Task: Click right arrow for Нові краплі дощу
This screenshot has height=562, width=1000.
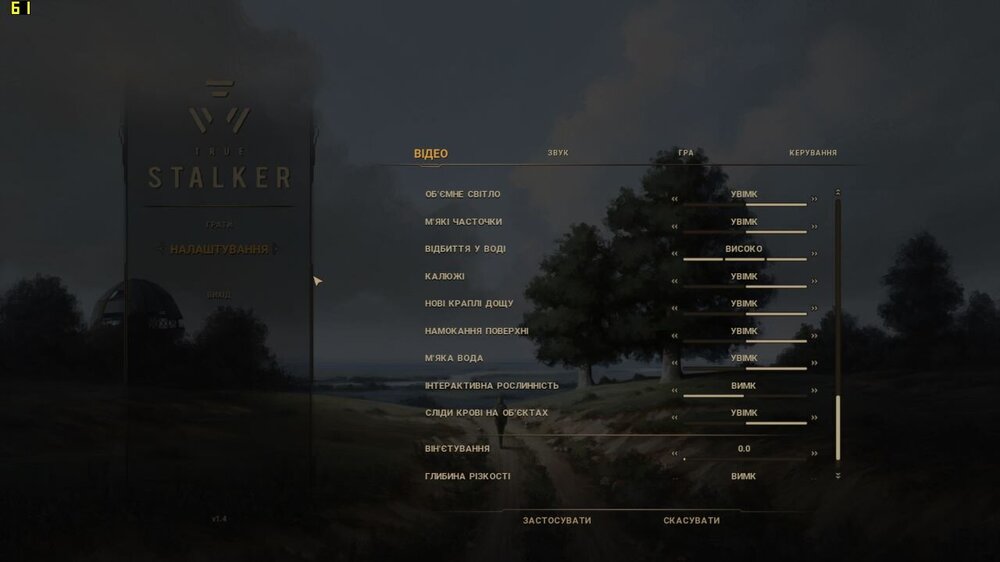Action: click(814, 308)
